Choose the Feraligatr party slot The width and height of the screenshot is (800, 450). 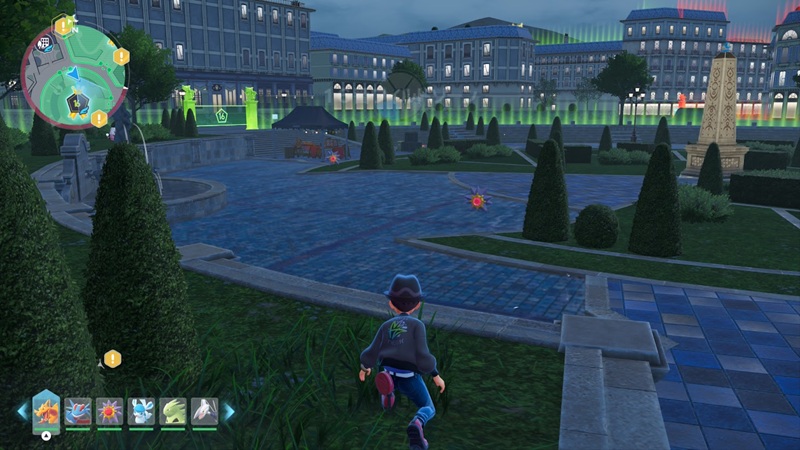(78, 411)
